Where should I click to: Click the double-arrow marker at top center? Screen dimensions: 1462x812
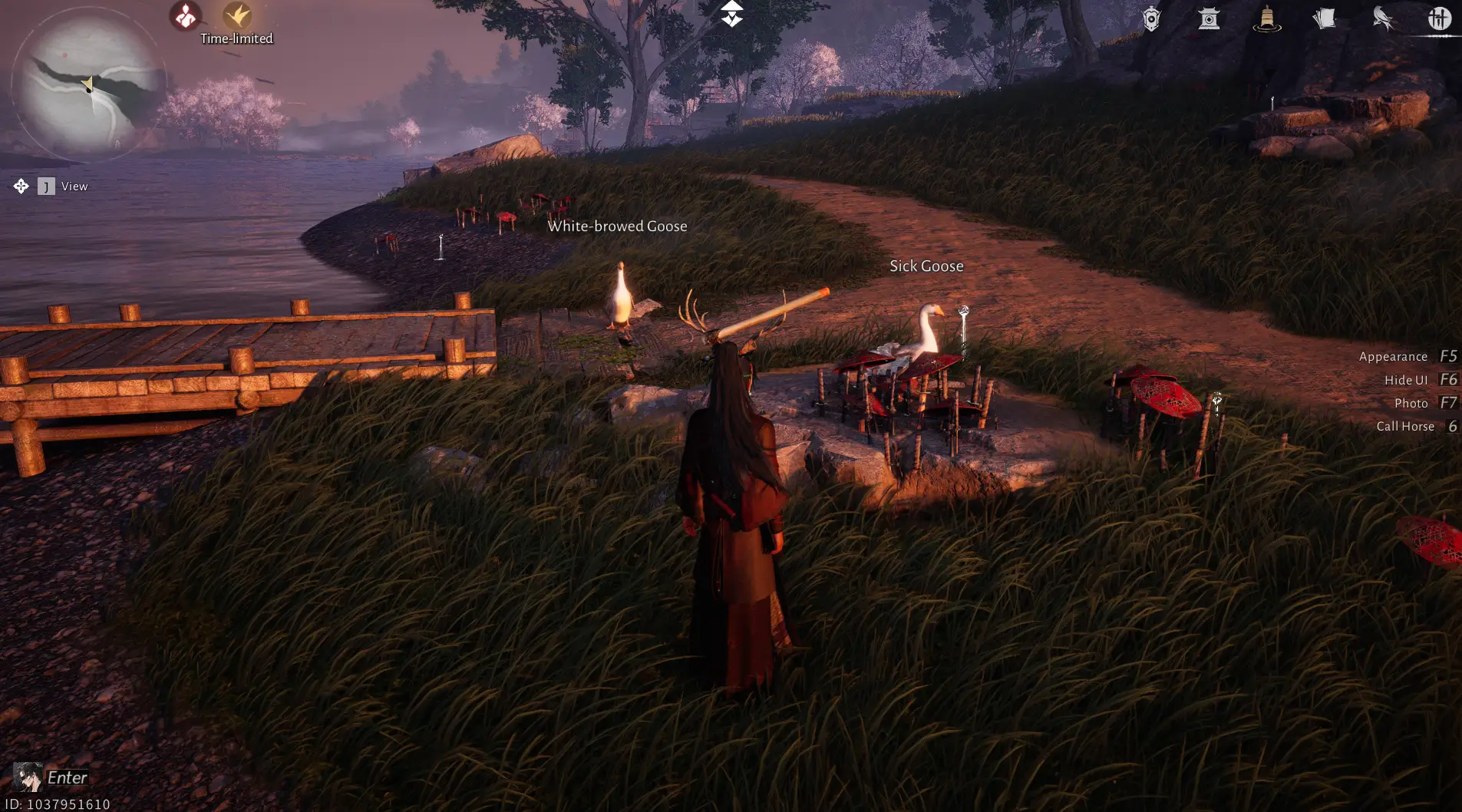tap(731, 14)
